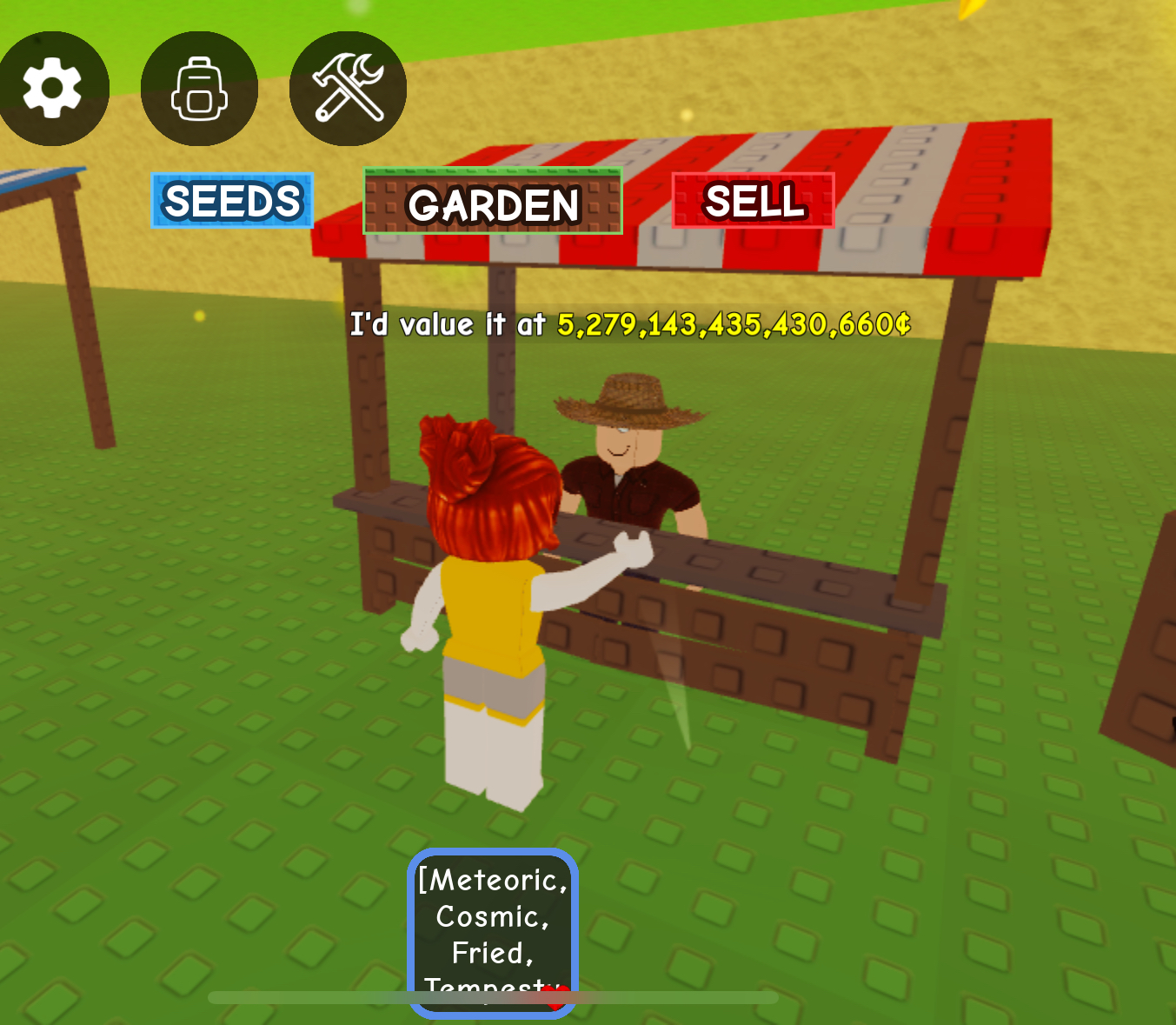Open the hammer and wrench tools menu

[348, 89]
